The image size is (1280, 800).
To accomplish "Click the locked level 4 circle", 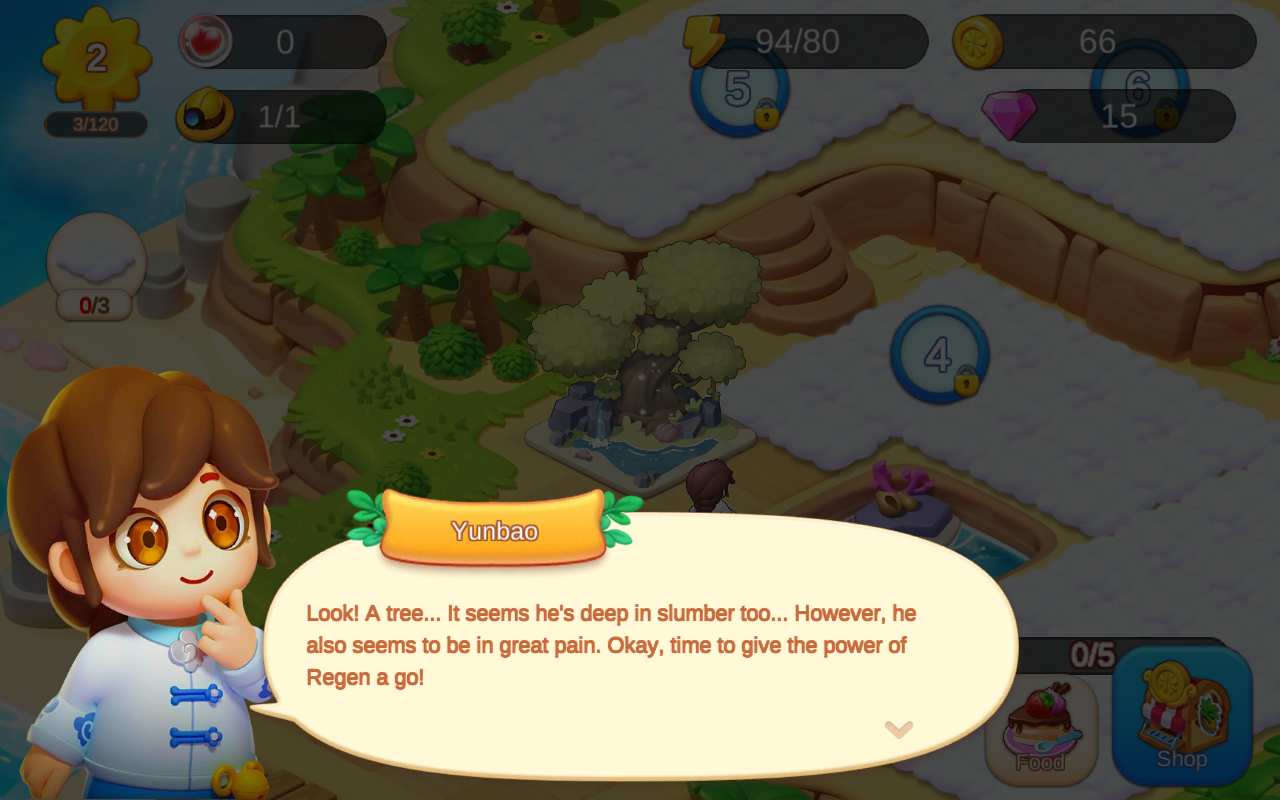I will click(938, 355).
